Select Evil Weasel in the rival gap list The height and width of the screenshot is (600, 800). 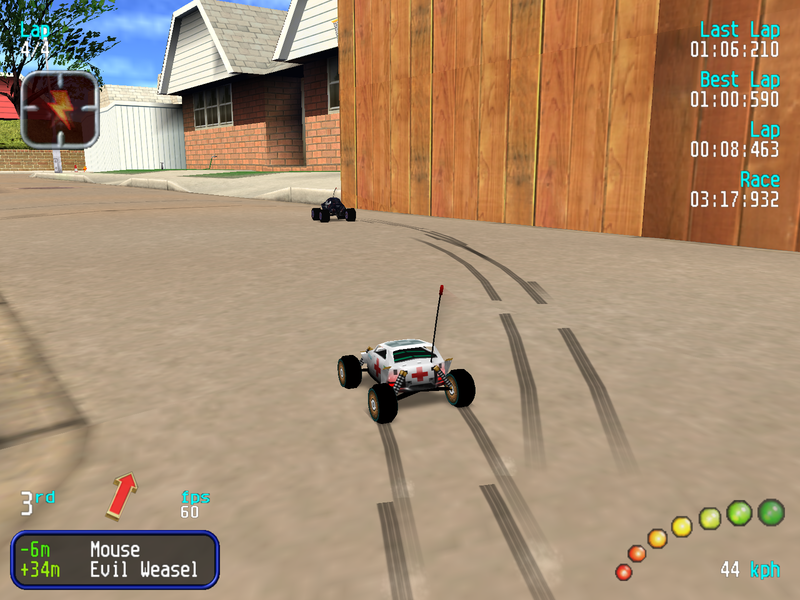(143, 570)
